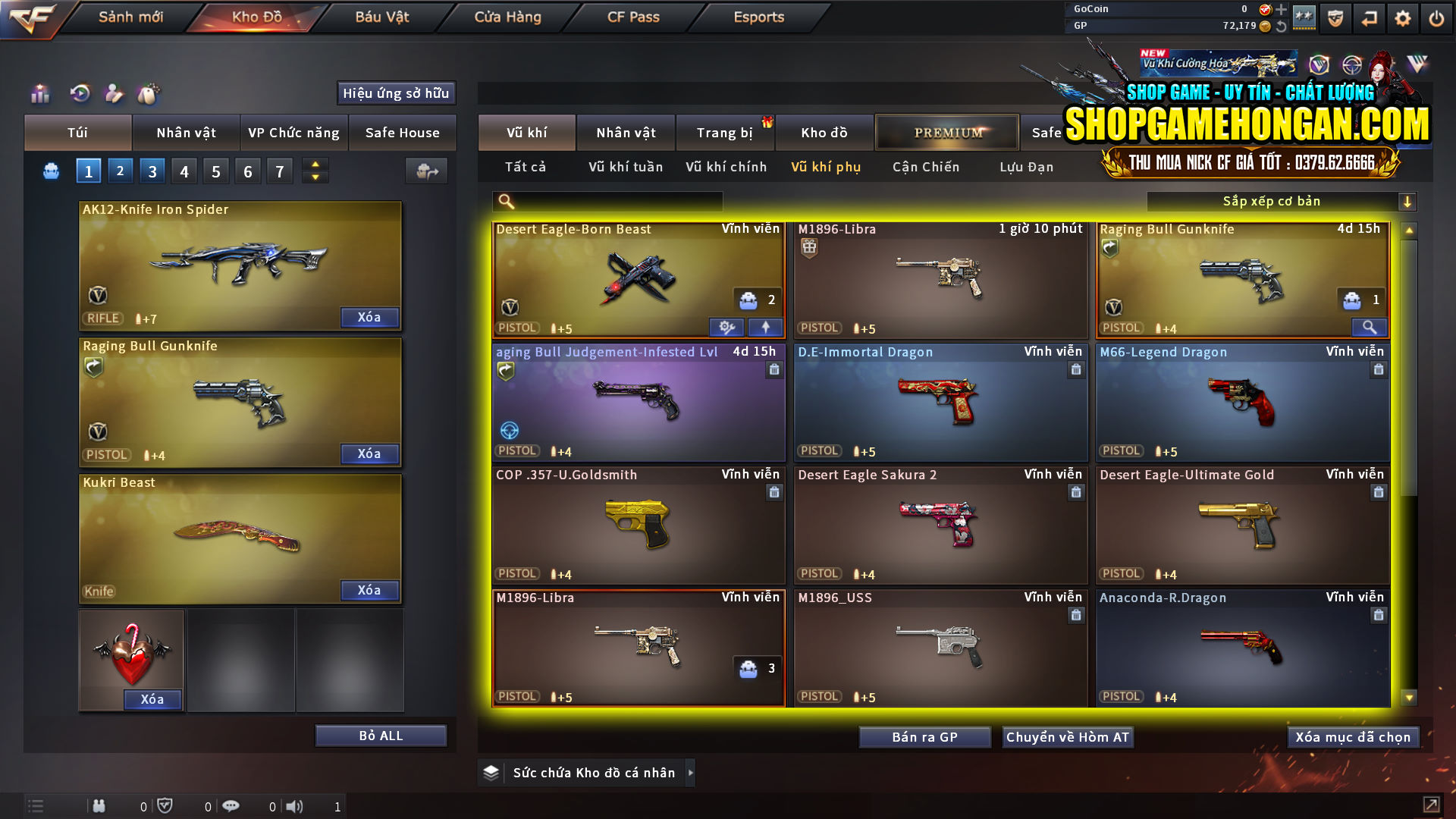
Task: Click the trash icon on D.E-Immortal Dragon
Action: [1076, 370]
